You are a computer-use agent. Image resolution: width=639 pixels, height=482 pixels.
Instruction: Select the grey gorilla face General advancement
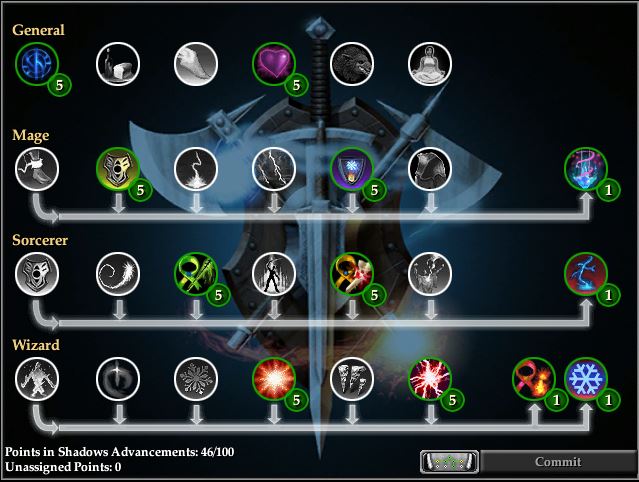352,65
